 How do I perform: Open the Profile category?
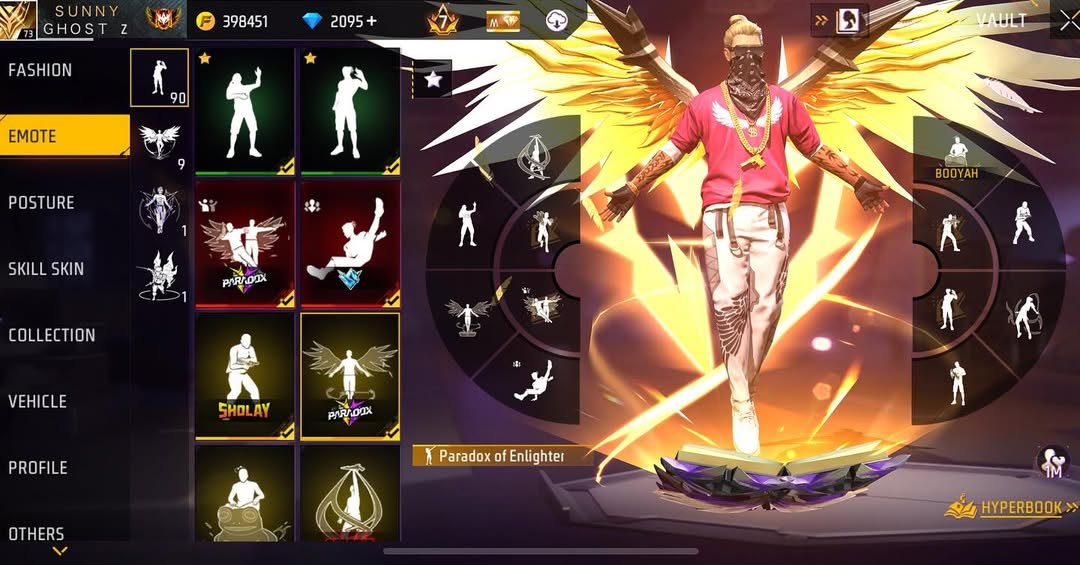[x=38, y=467]
